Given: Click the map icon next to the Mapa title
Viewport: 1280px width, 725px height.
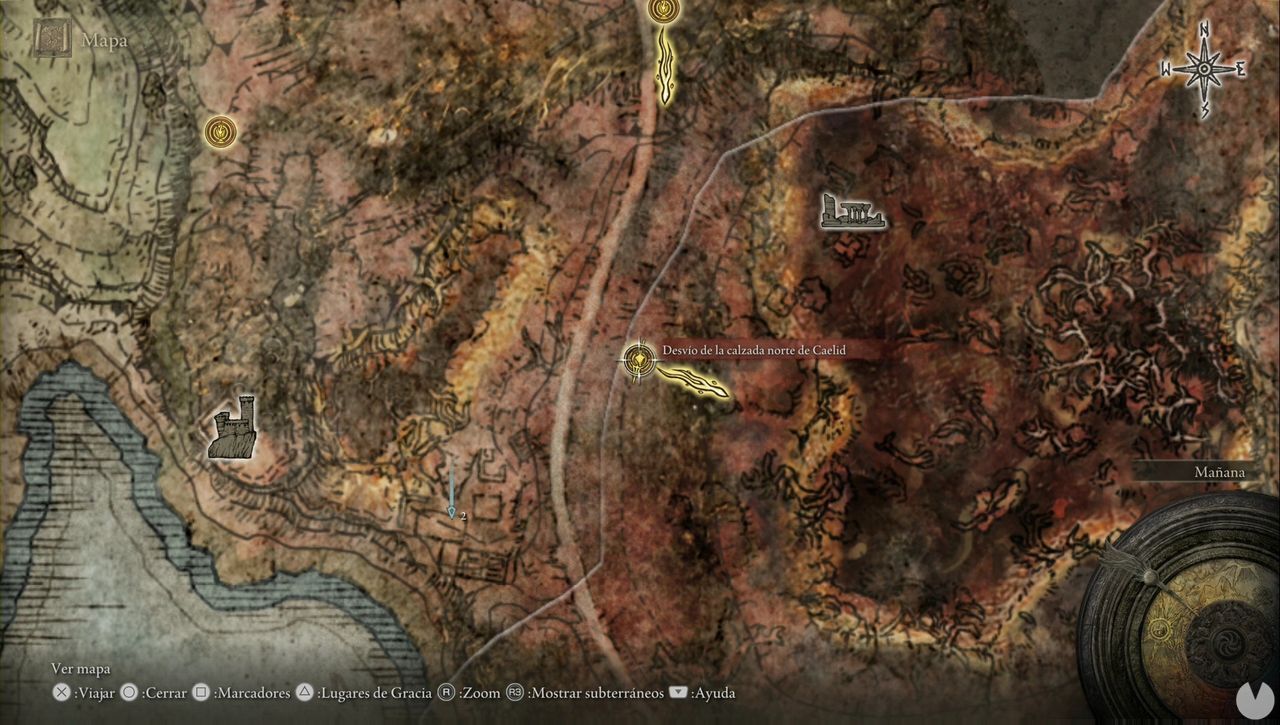Looking at the screenshot, I should (50, 40).
